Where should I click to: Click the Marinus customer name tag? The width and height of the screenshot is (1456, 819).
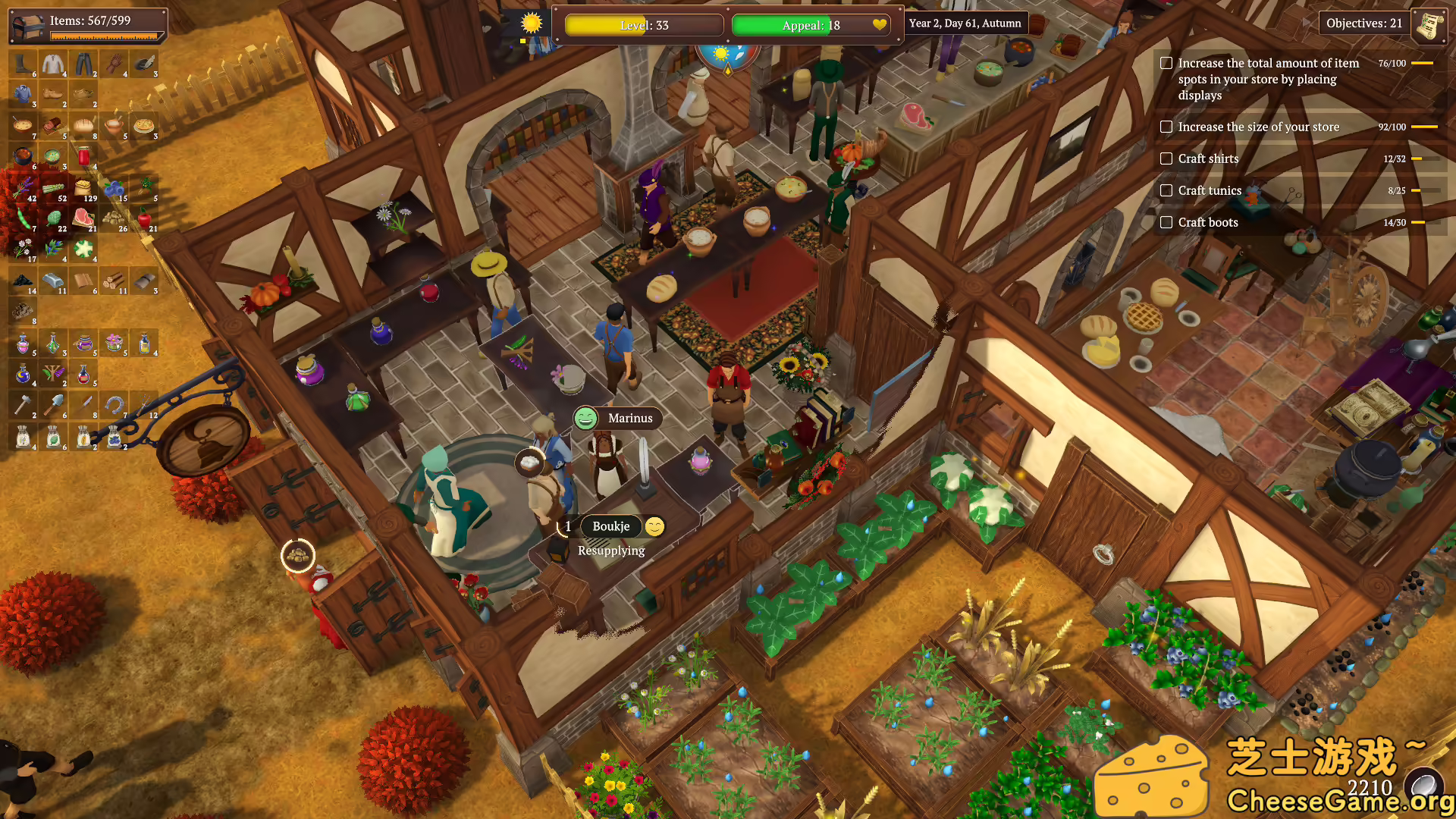tap(629, 418)
